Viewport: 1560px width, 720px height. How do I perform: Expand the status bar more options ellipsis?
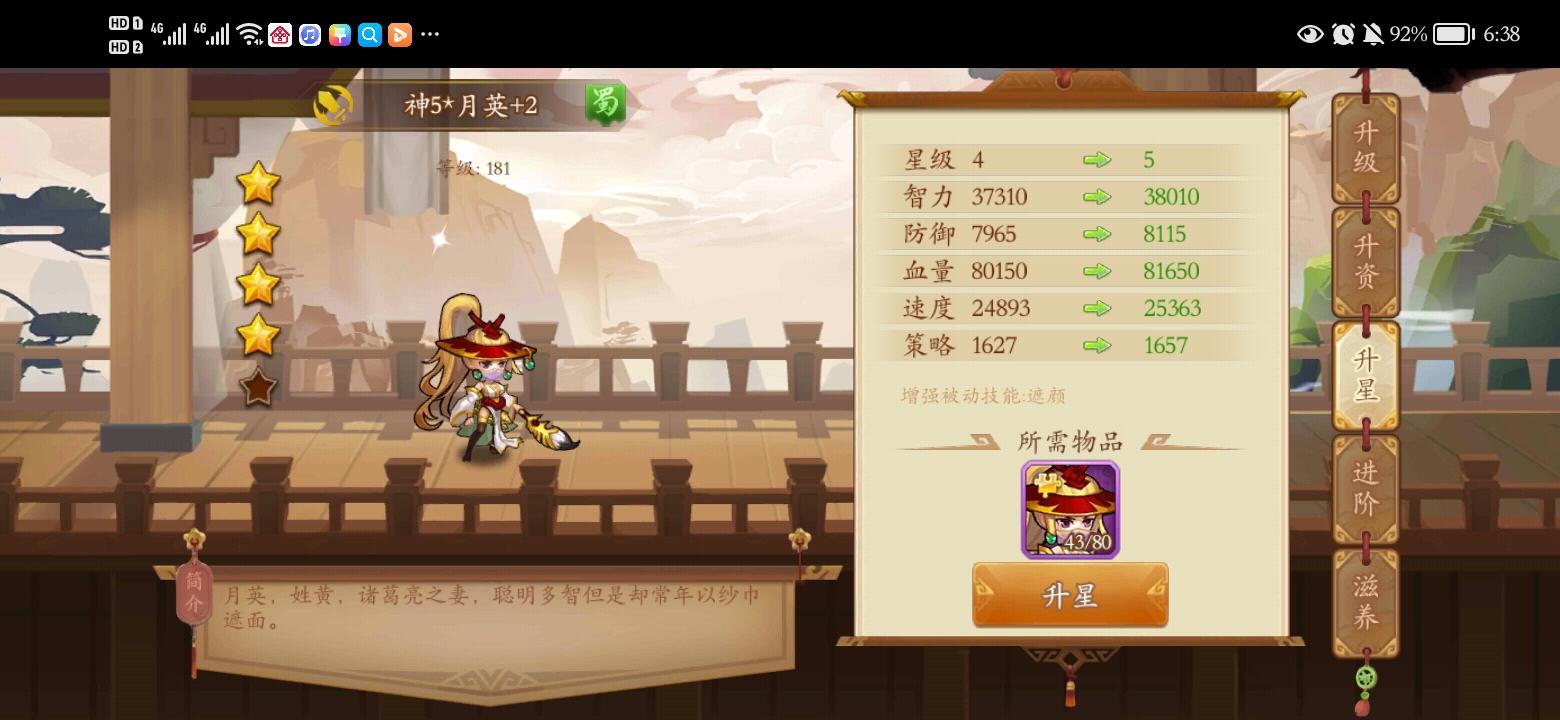(430, 34)
